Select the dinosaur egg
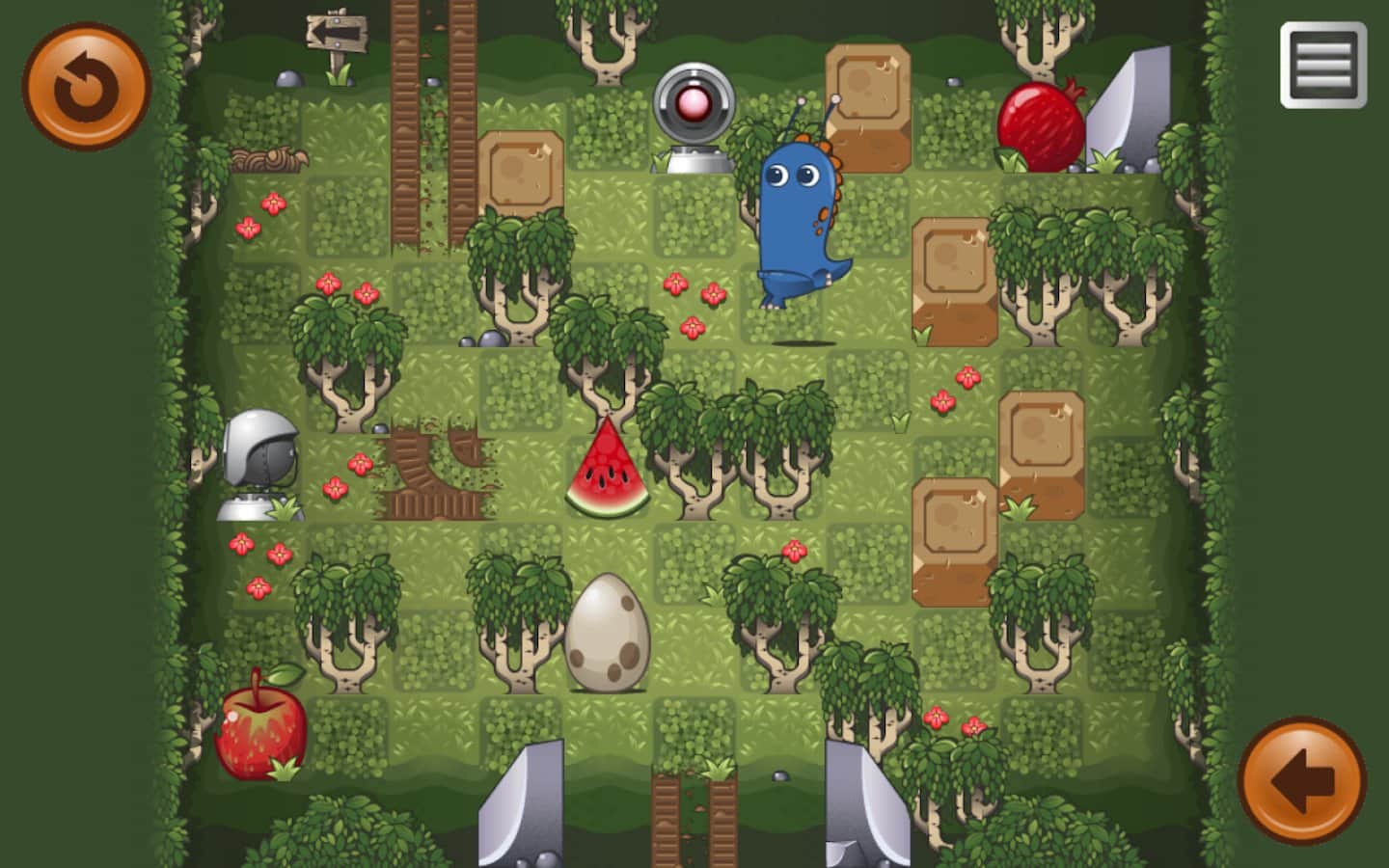The width and height of the screenshot is (1389, 868). (608, 632)
